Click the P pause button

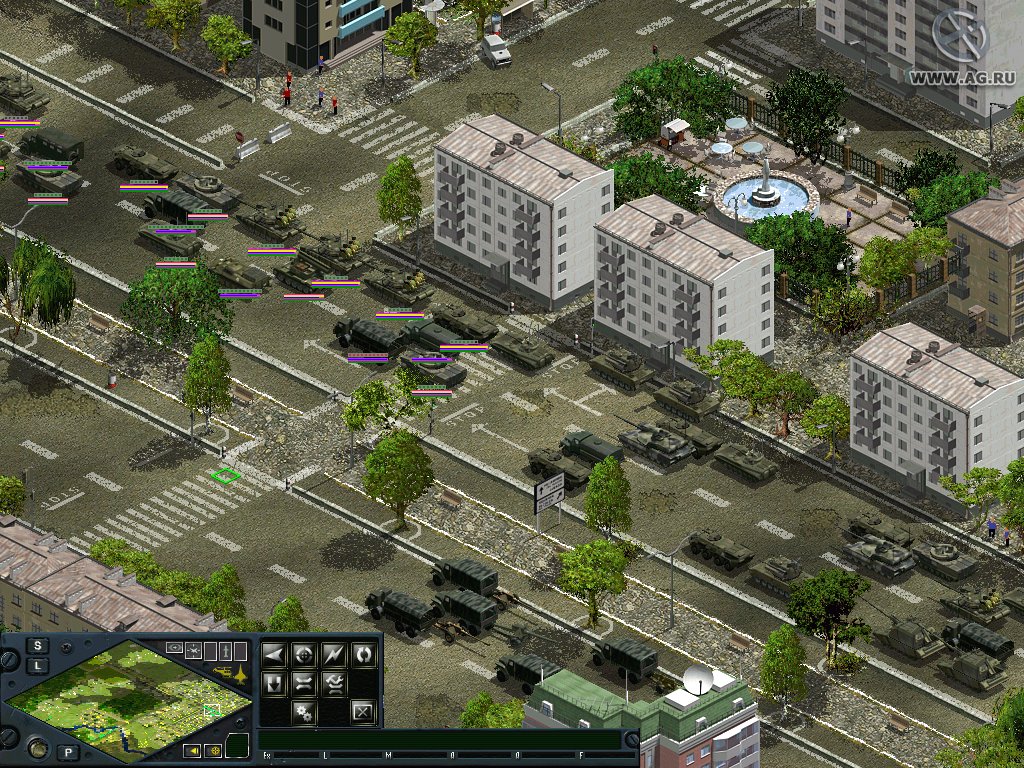coord(68,752)
